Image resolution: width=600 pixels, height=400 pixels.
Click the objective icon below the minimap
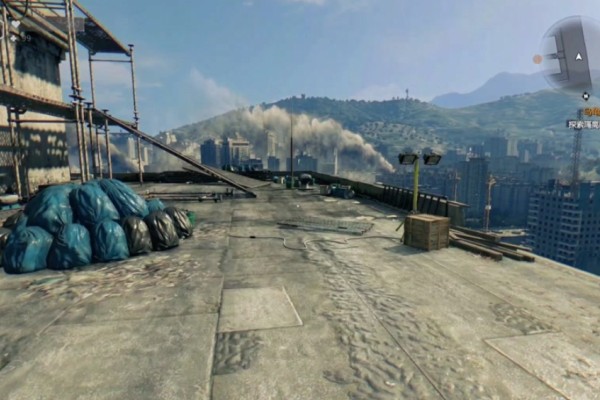tap(585, 97)
